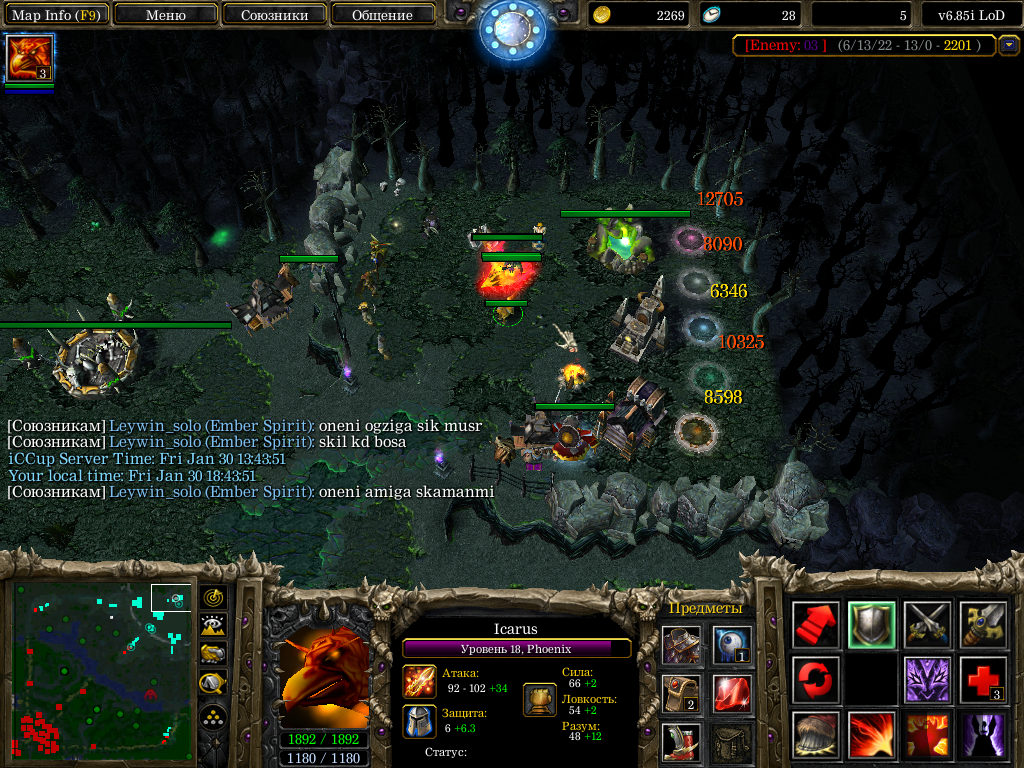Screen dimensions: 1024x768
Task: Use the observer ward eyeball item
Action: pyautogui.click(x=732, y=645)
